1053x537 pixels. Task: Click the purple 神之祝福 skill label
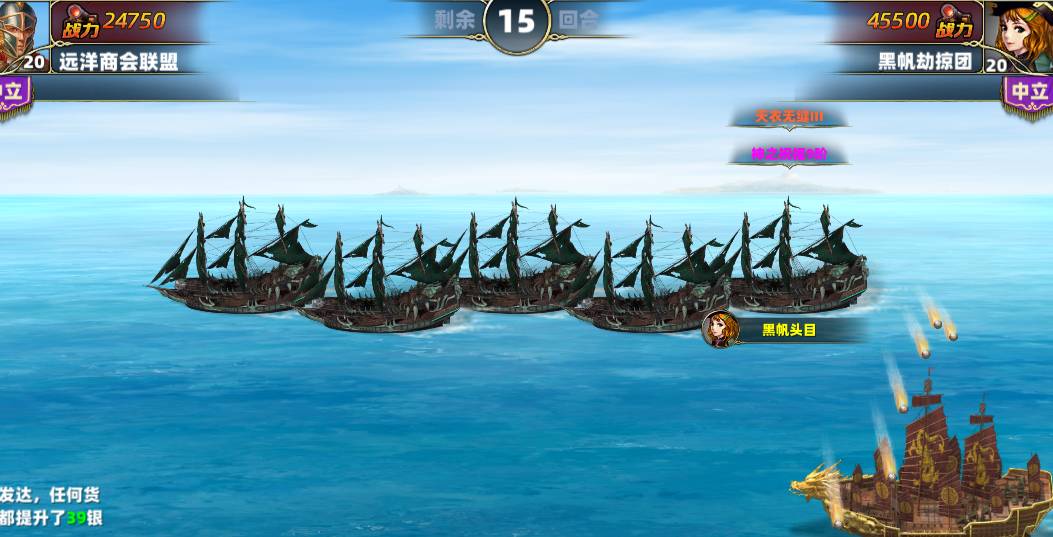tap(788, 154)
